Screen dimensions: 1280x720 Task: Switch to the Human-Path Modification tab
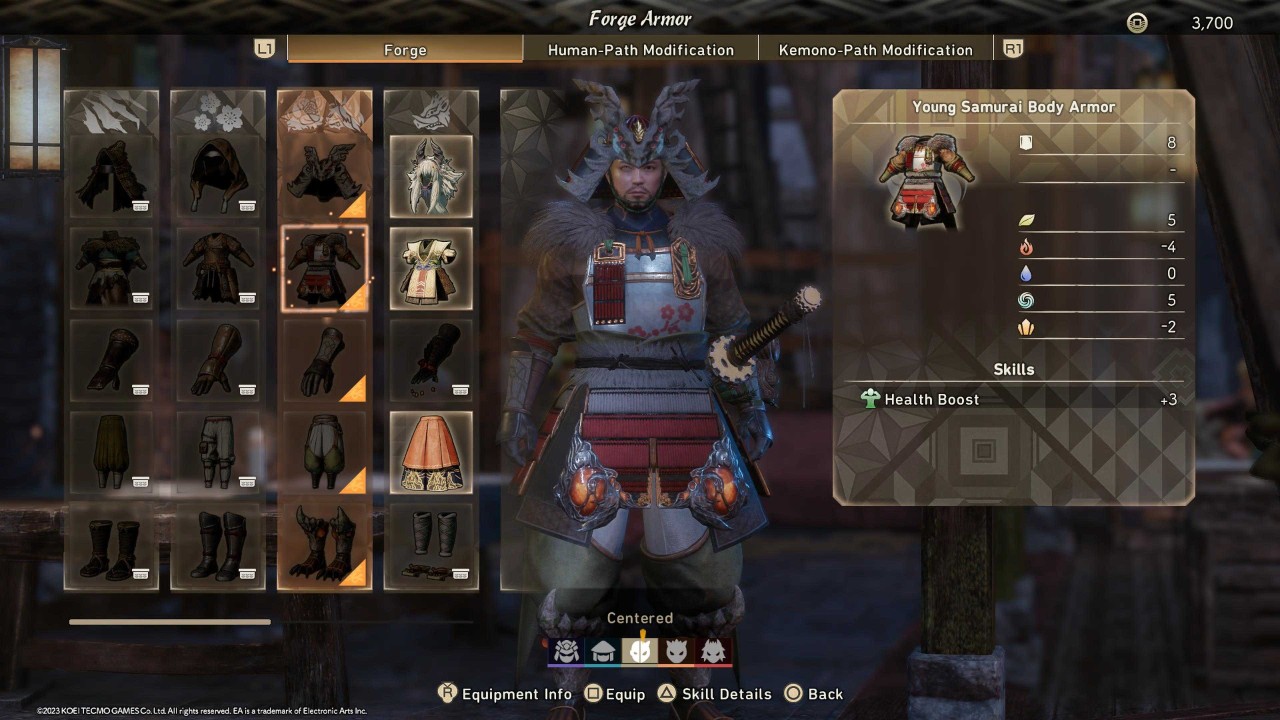tap(641, 49)
